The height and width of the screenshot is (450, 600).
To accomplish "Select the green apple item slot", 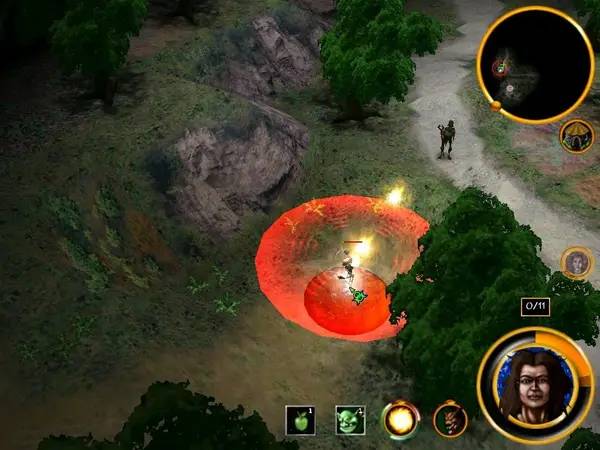I will pos(301,420).
